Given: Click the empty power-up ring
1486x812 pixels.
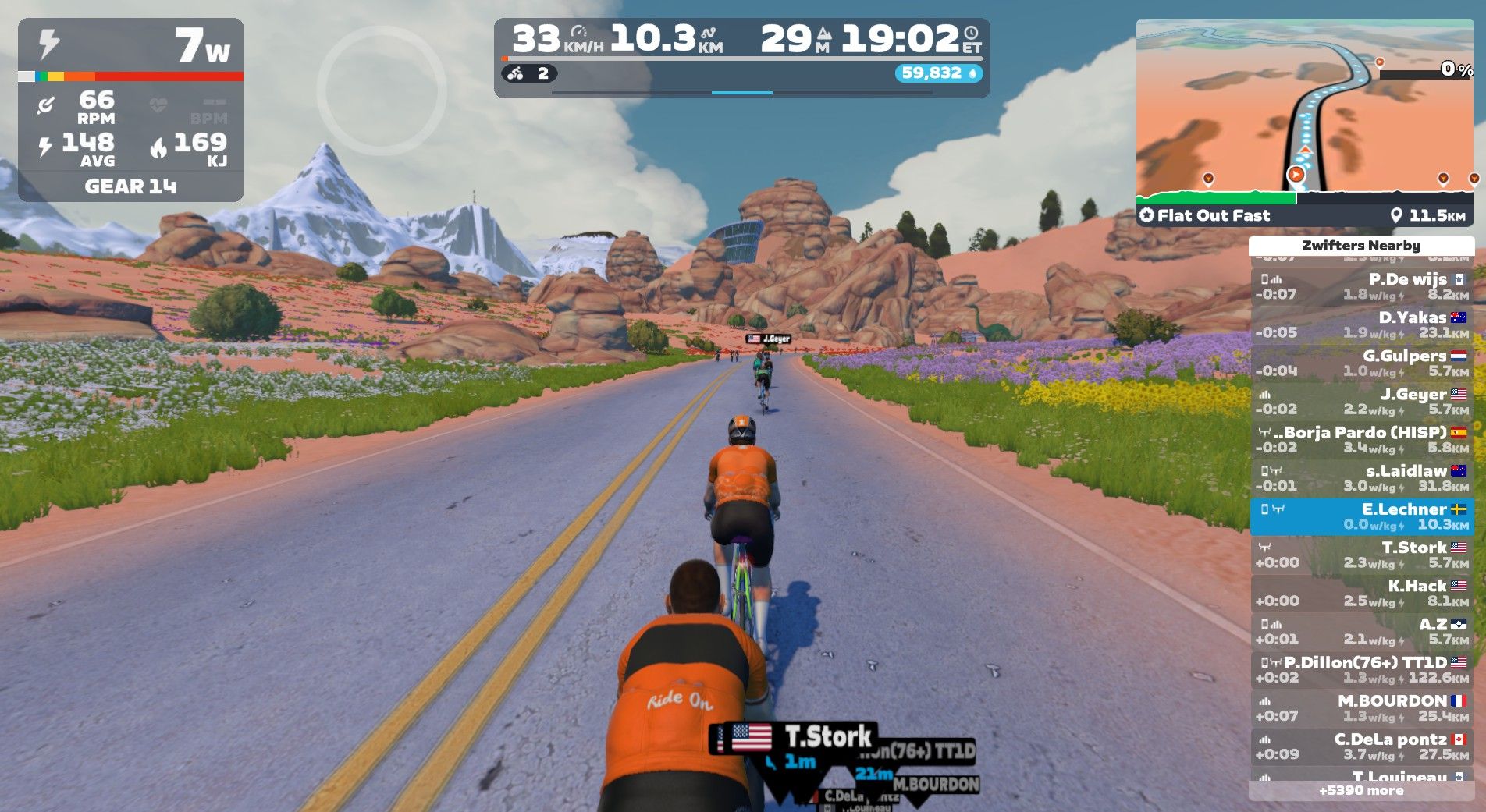Looking at the screenshot, I should (x=382, y=91).
